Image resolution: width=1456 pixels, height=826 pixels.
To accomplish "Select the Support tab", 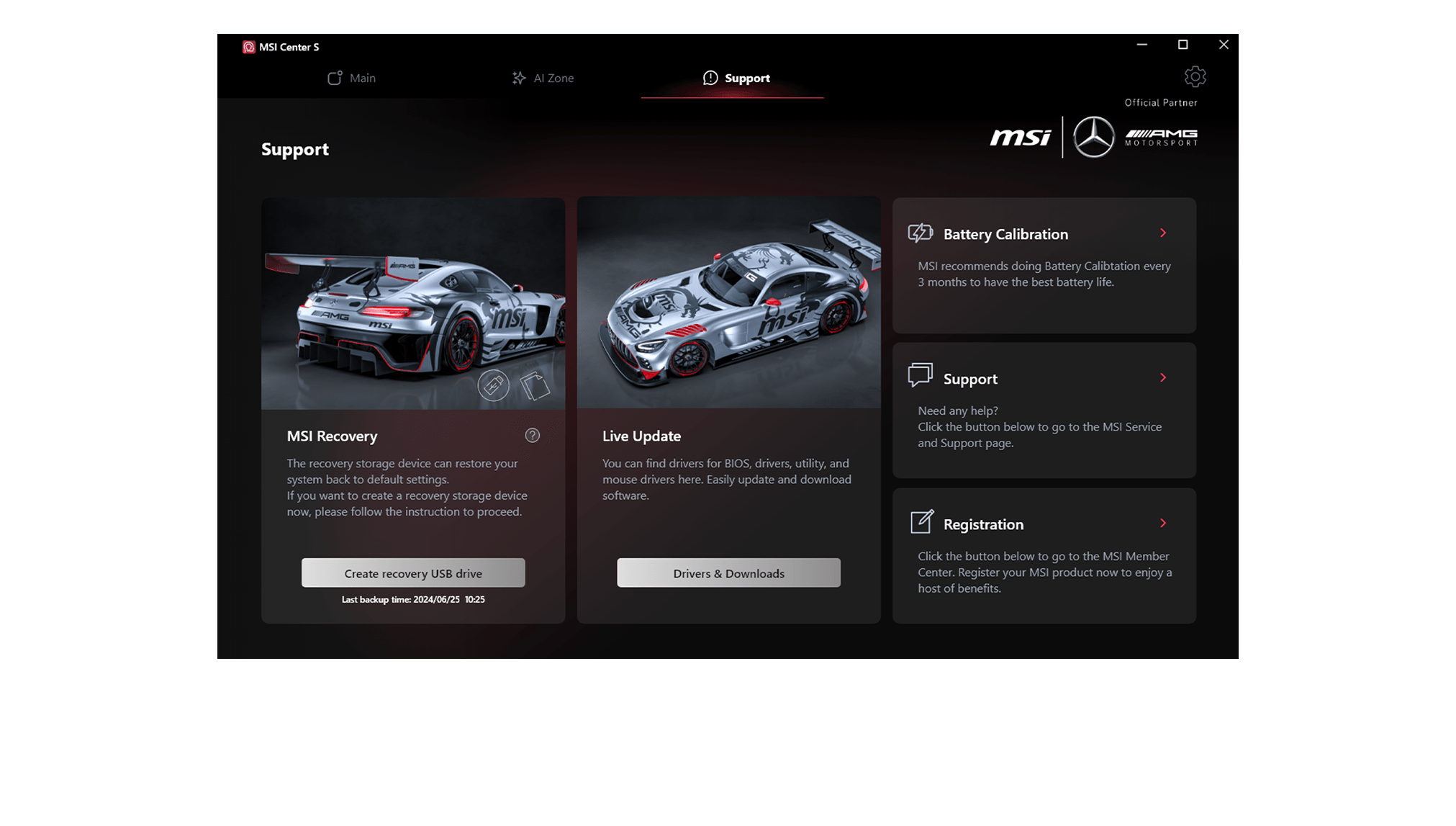I will (736, 78).
